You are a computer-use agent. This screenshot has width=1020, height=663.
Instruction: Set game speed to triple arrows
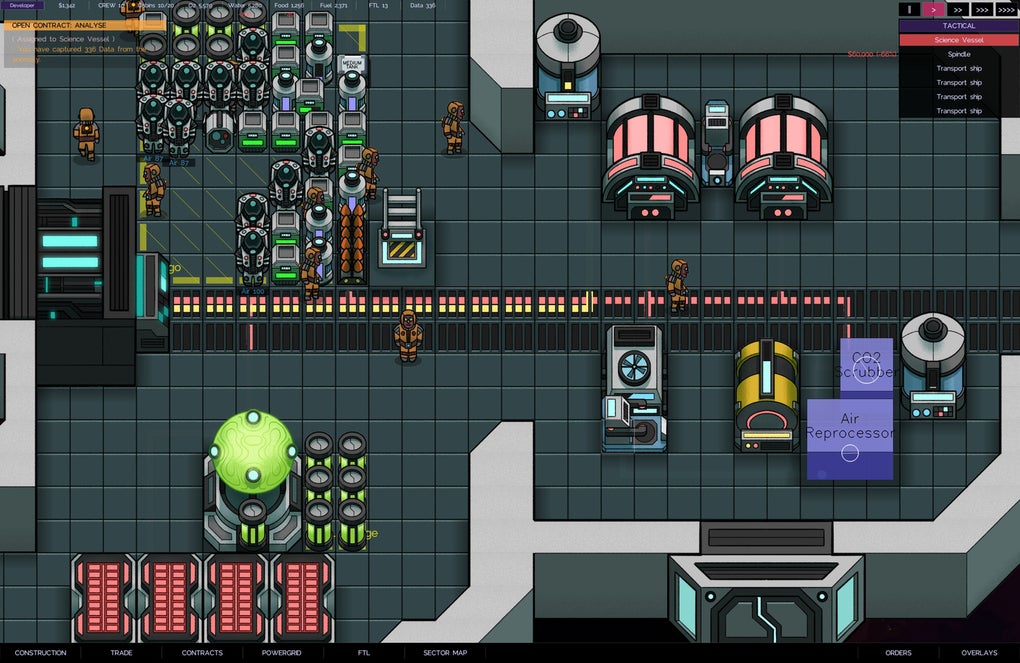(981, 9)
